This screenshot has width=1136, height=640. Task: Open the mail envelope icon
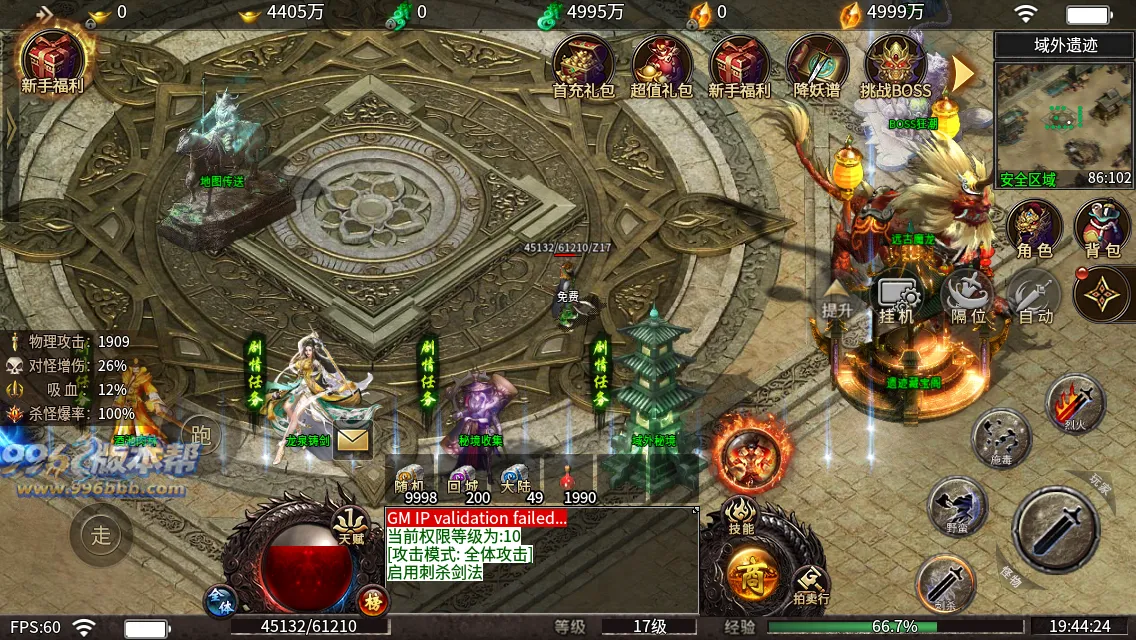pyautogui.click(x=353, y=439)
